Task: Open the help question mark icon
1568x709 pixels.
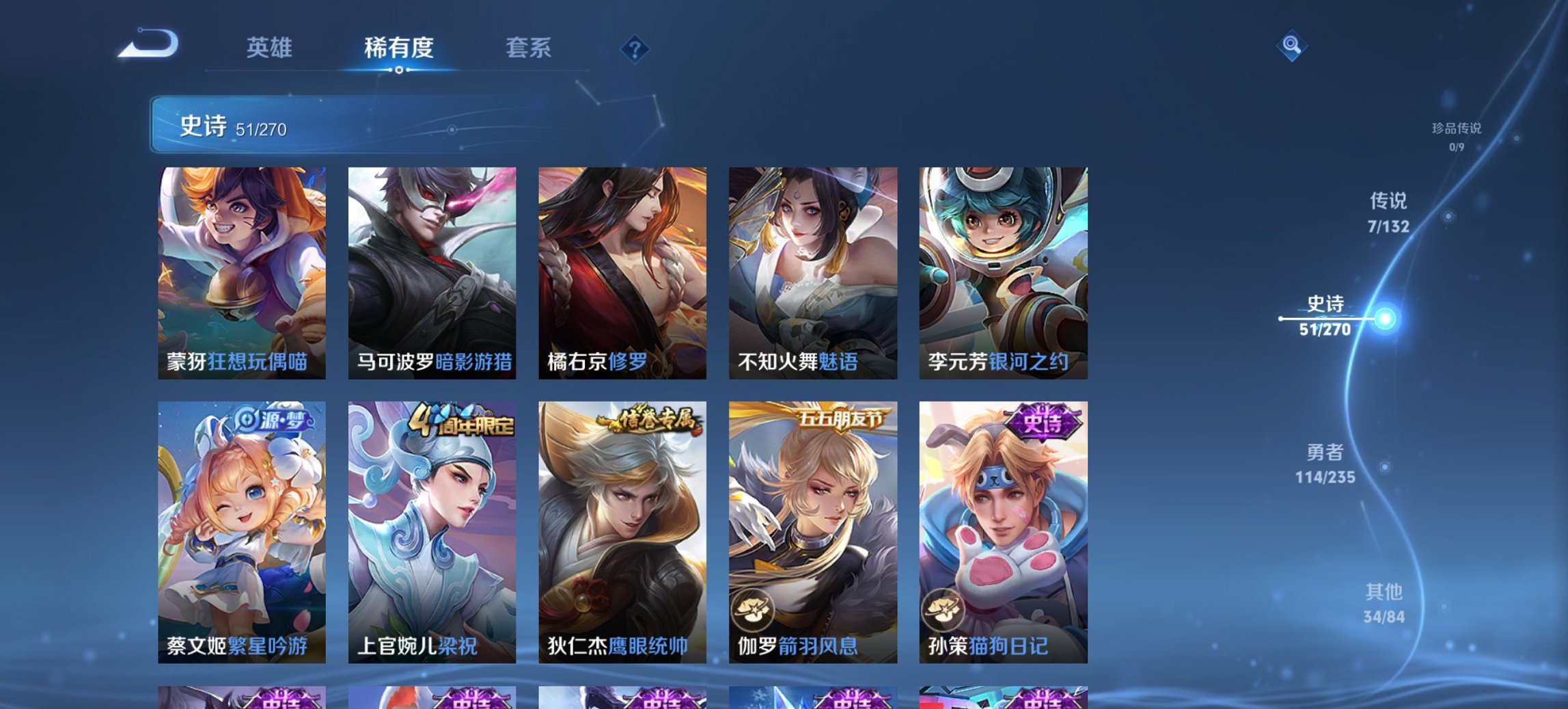Action: [635, 49]
